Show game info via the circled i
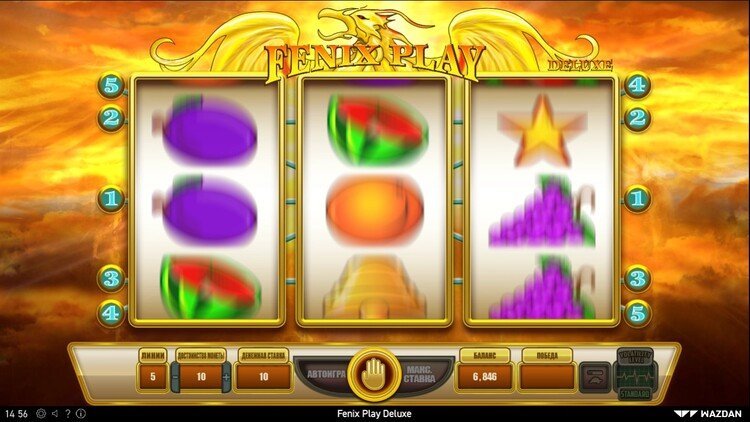 point(81,413)
